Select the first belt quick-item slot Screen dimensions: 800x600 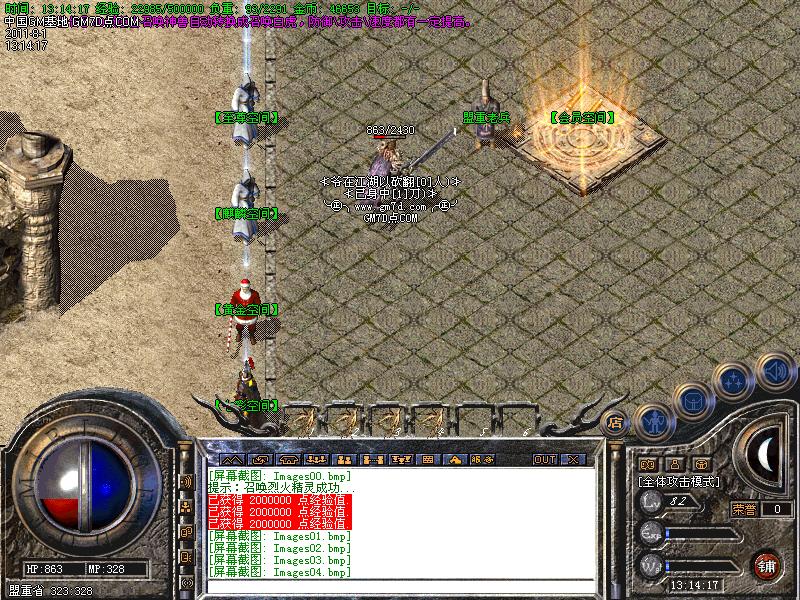coord(300,421)
